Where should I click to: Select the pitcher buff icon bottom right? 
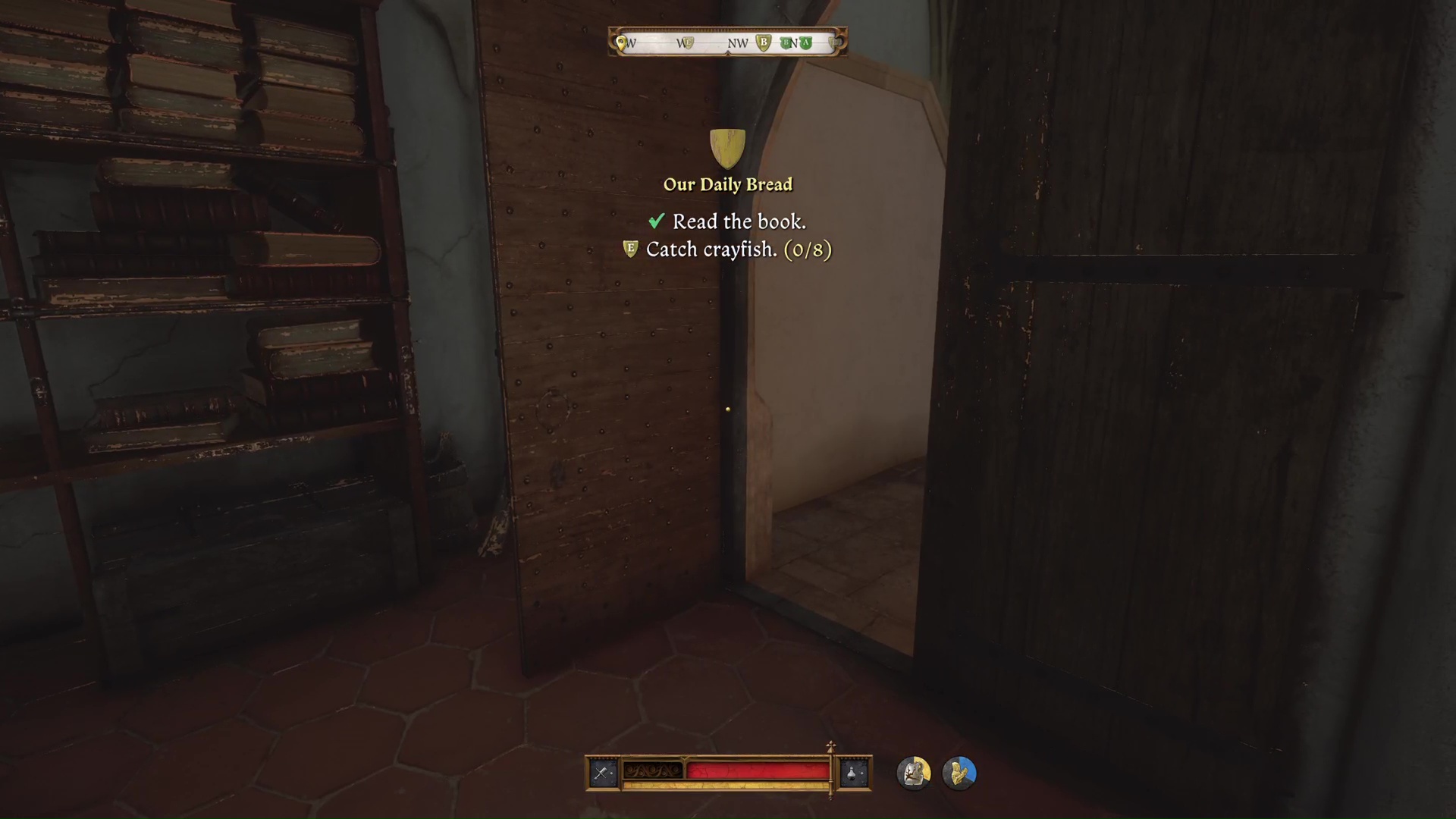(x=914, y=772)
